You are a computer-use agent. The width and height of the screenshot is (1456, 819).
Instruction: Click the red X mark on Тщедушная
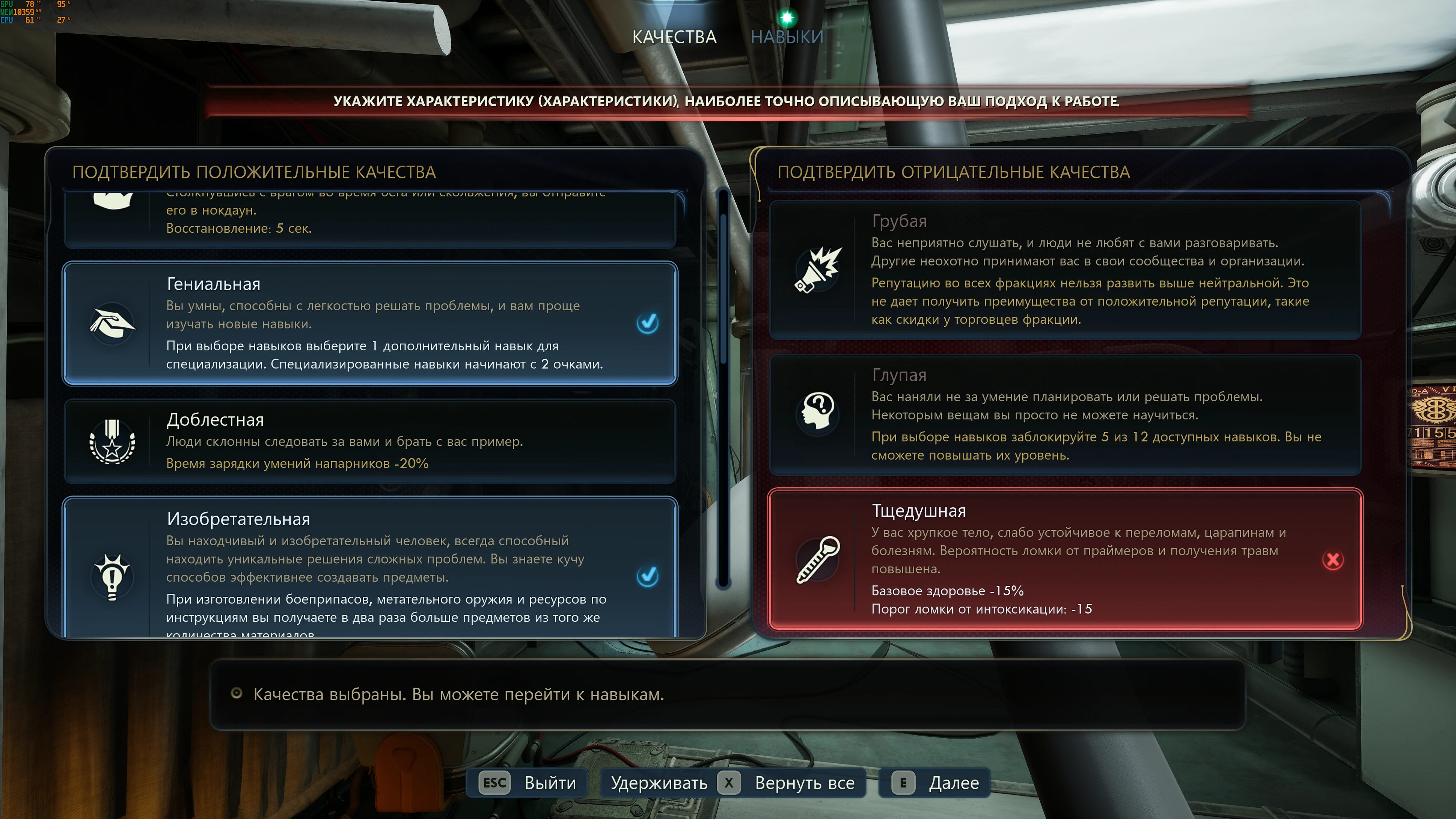coord(1333,560)
